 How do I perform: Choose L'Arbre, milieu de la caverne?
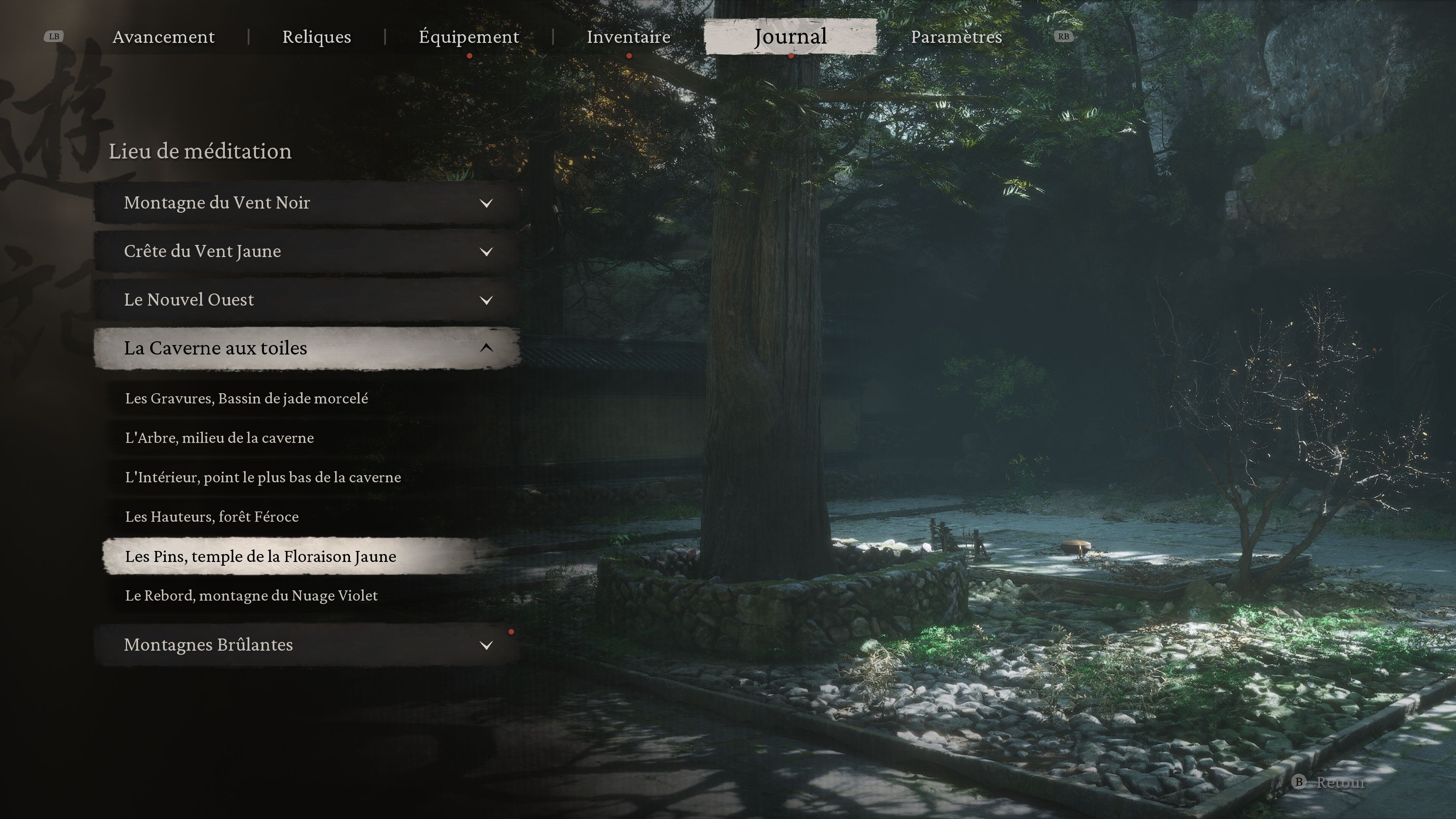pyautogui.click(x=219, y=438)
